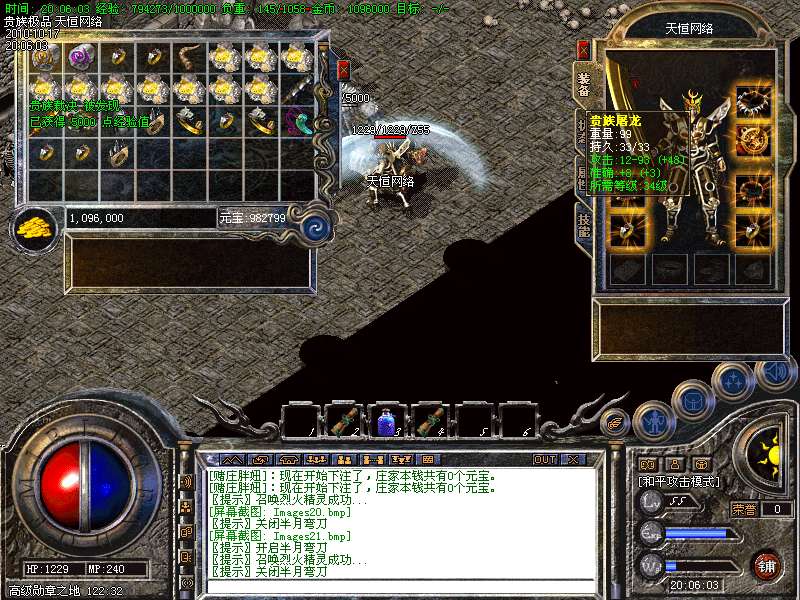Toggle the sound speaker round button

(x=776, y=372)
